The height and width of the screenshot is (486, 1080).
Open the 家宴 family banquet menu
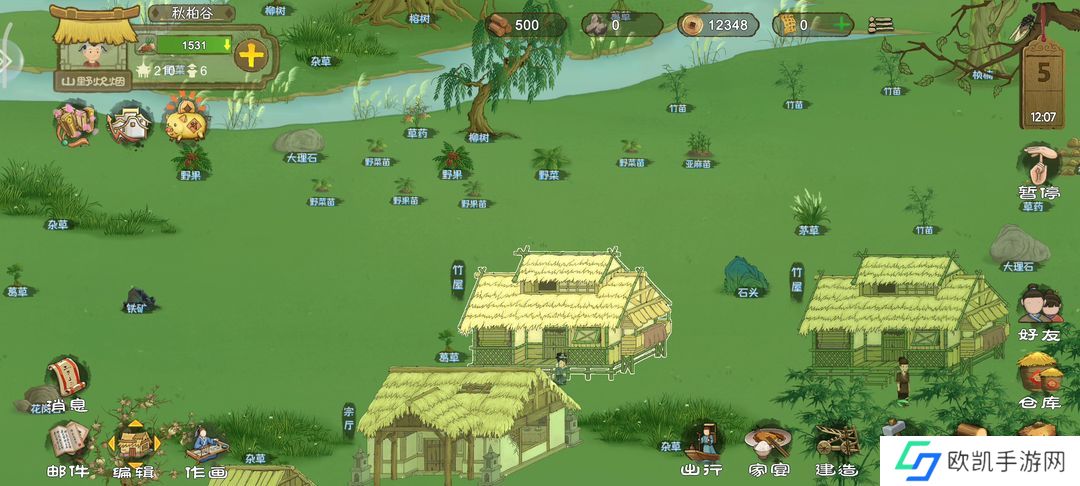[767, 448]
